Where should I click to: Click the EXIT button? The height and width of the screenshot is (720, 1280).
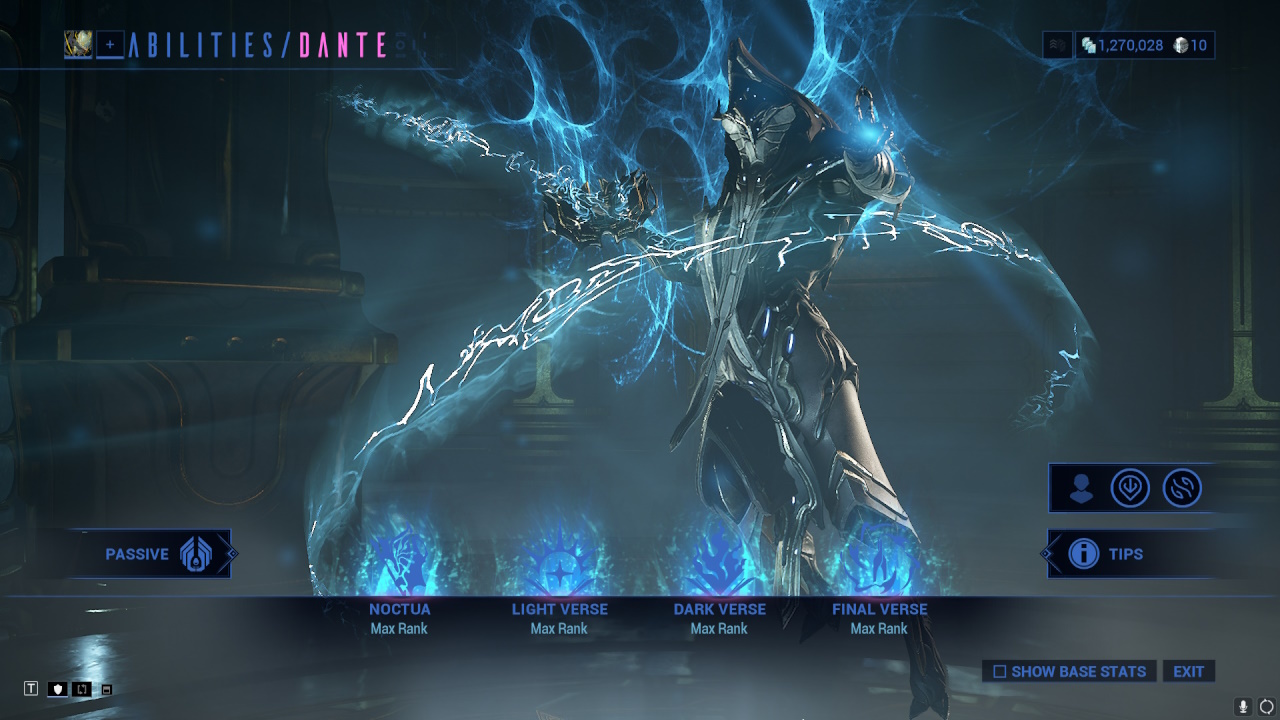click(x=1189, y=671)
